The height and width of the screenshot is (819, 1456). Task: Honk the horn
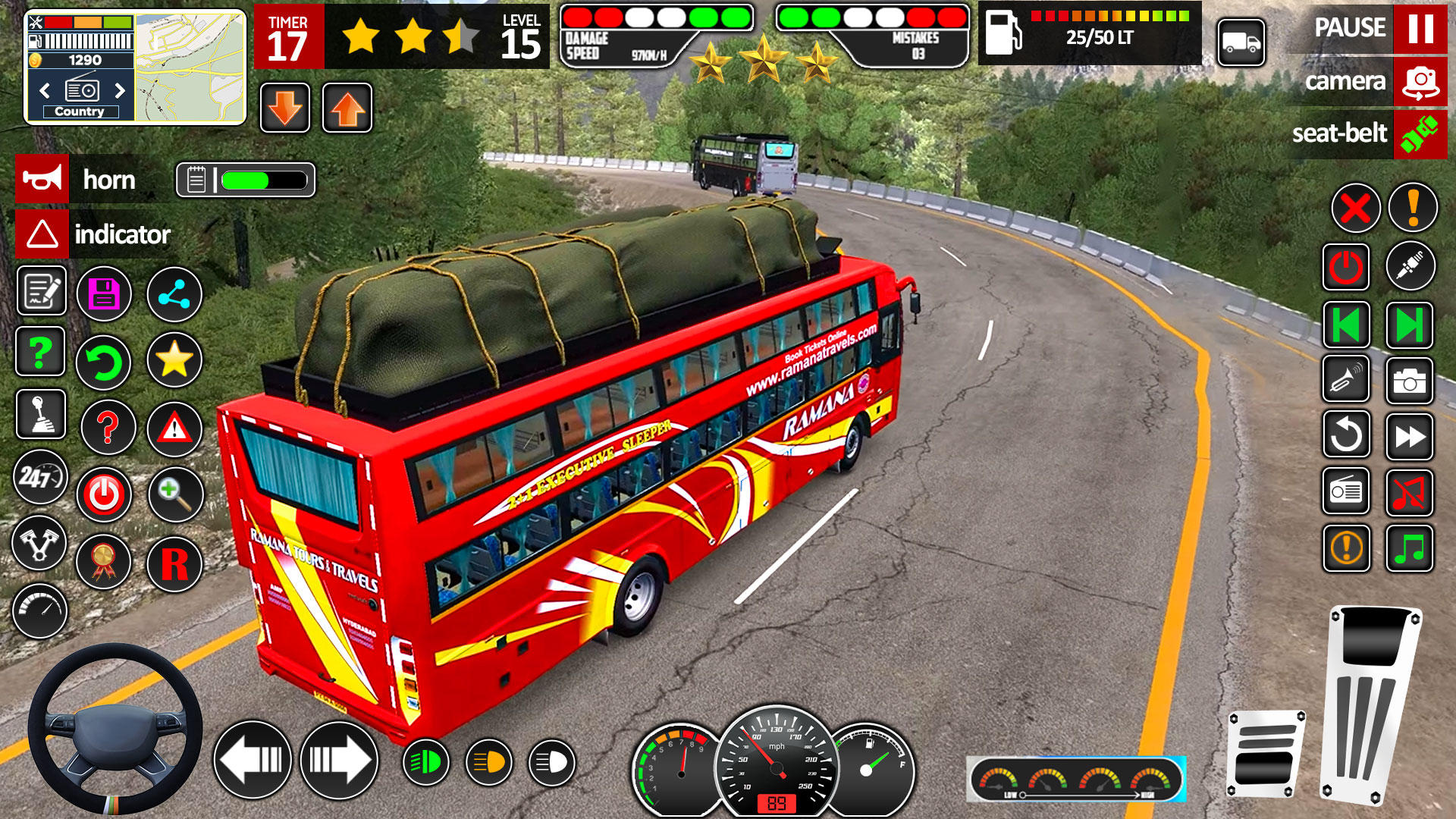tap(42, 179)
